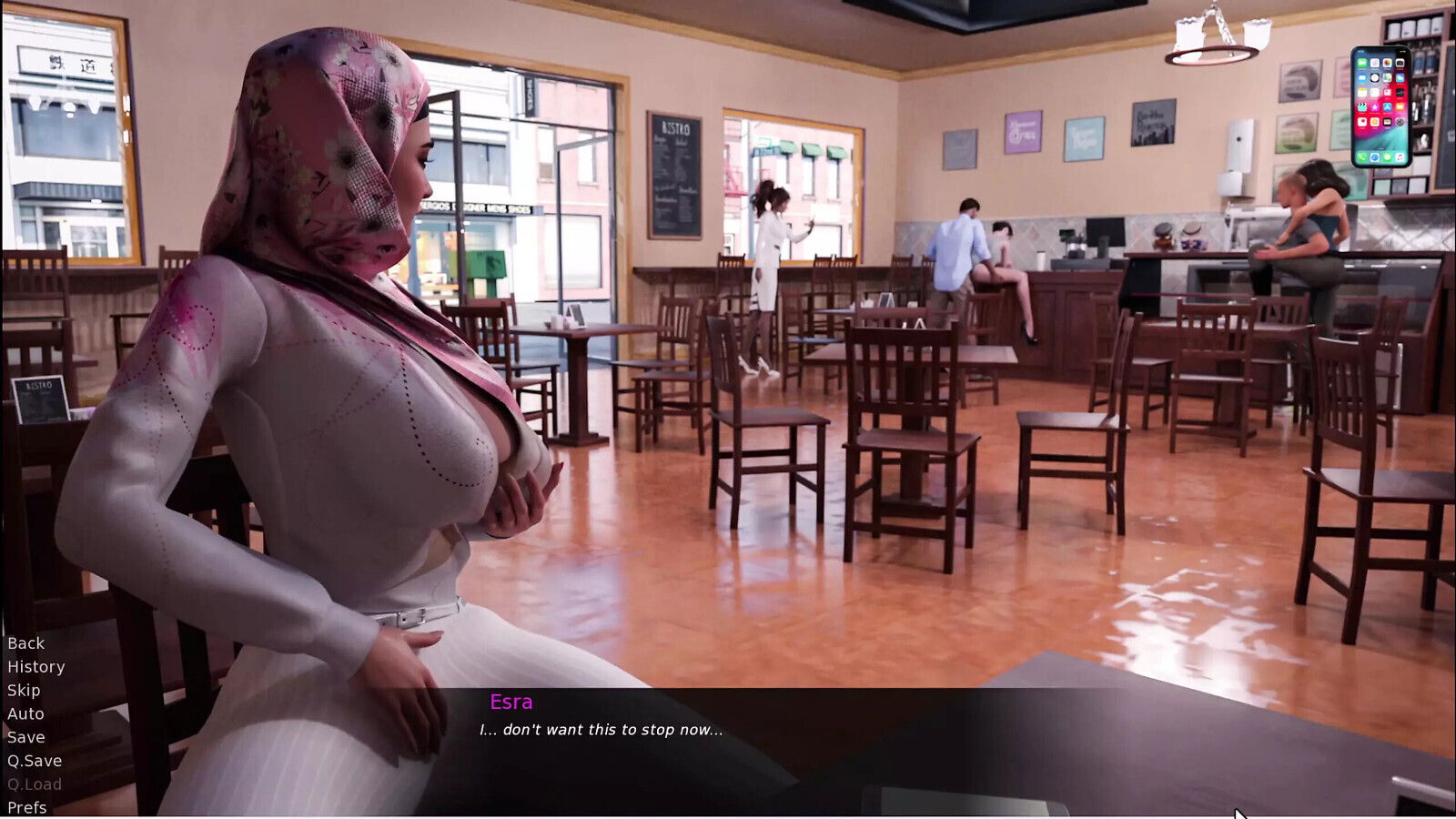The height and width of the screenshot is (819, 1456).
Task: Click Back to rewind dialogue
Action: pyautogui.click(x=25, y=642)
